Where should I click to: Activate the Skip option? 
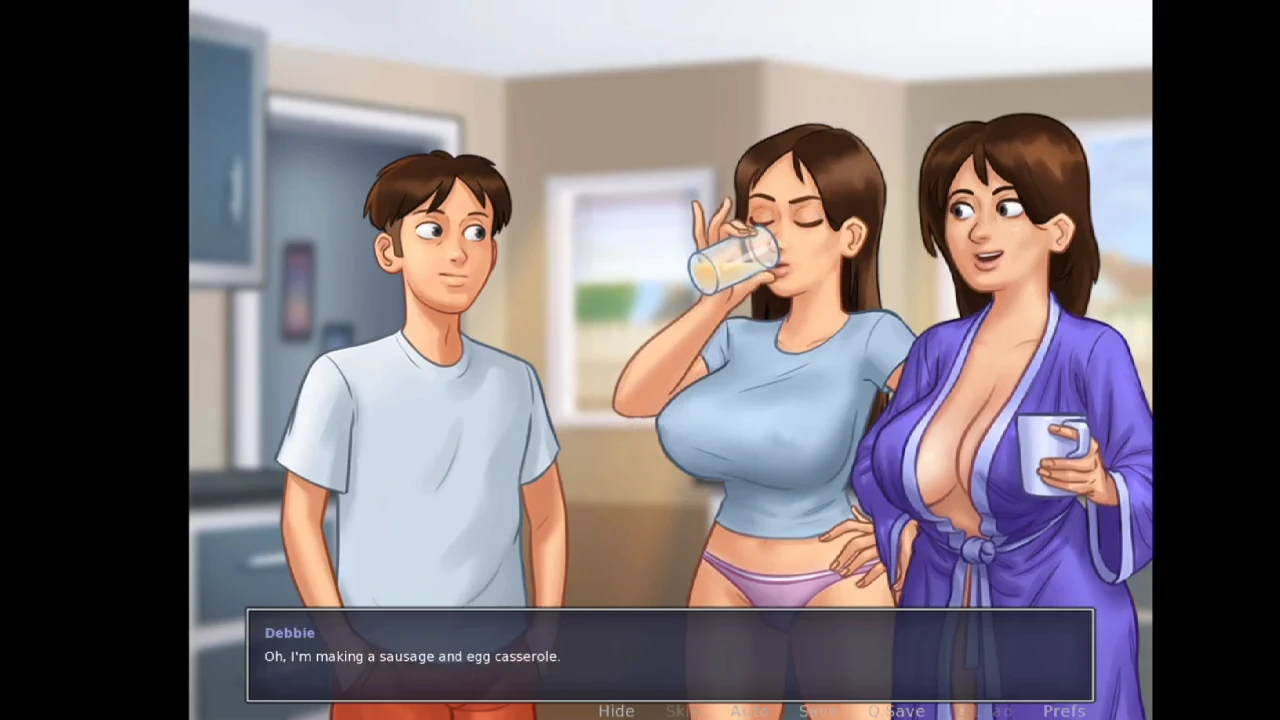680,711
